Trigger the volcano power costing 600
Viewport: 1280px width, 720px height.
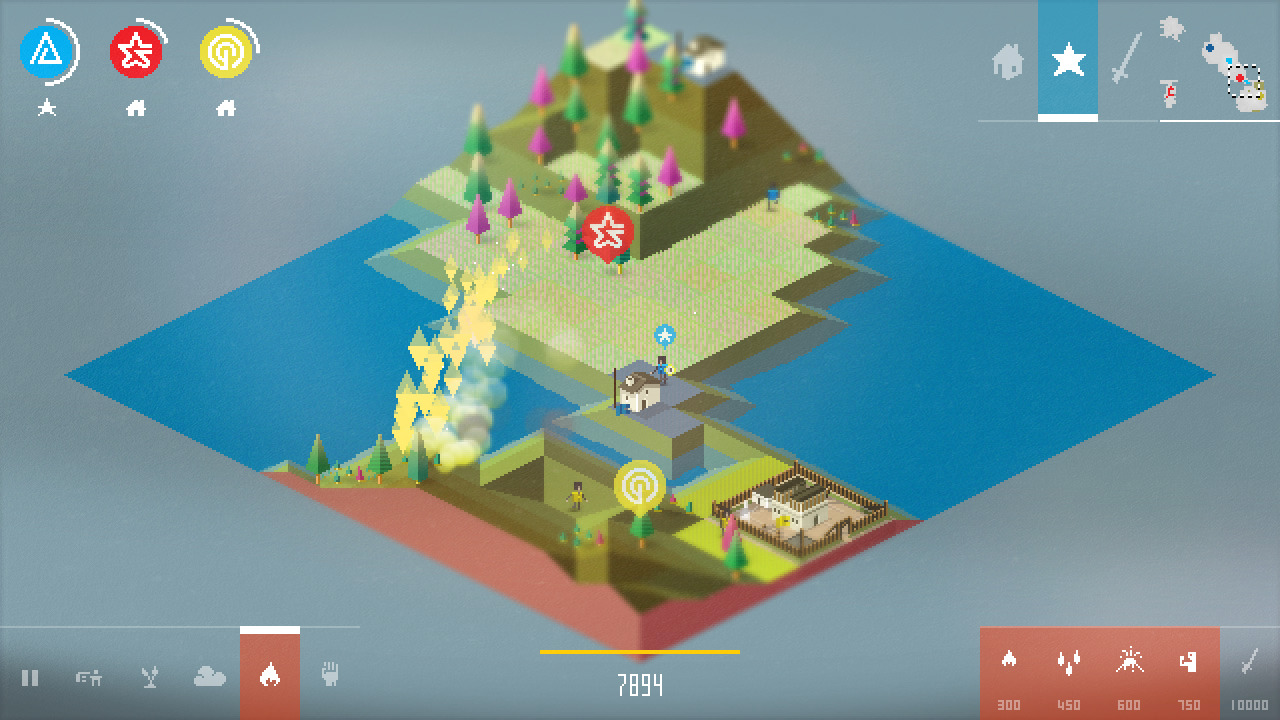pos(1130,661)
